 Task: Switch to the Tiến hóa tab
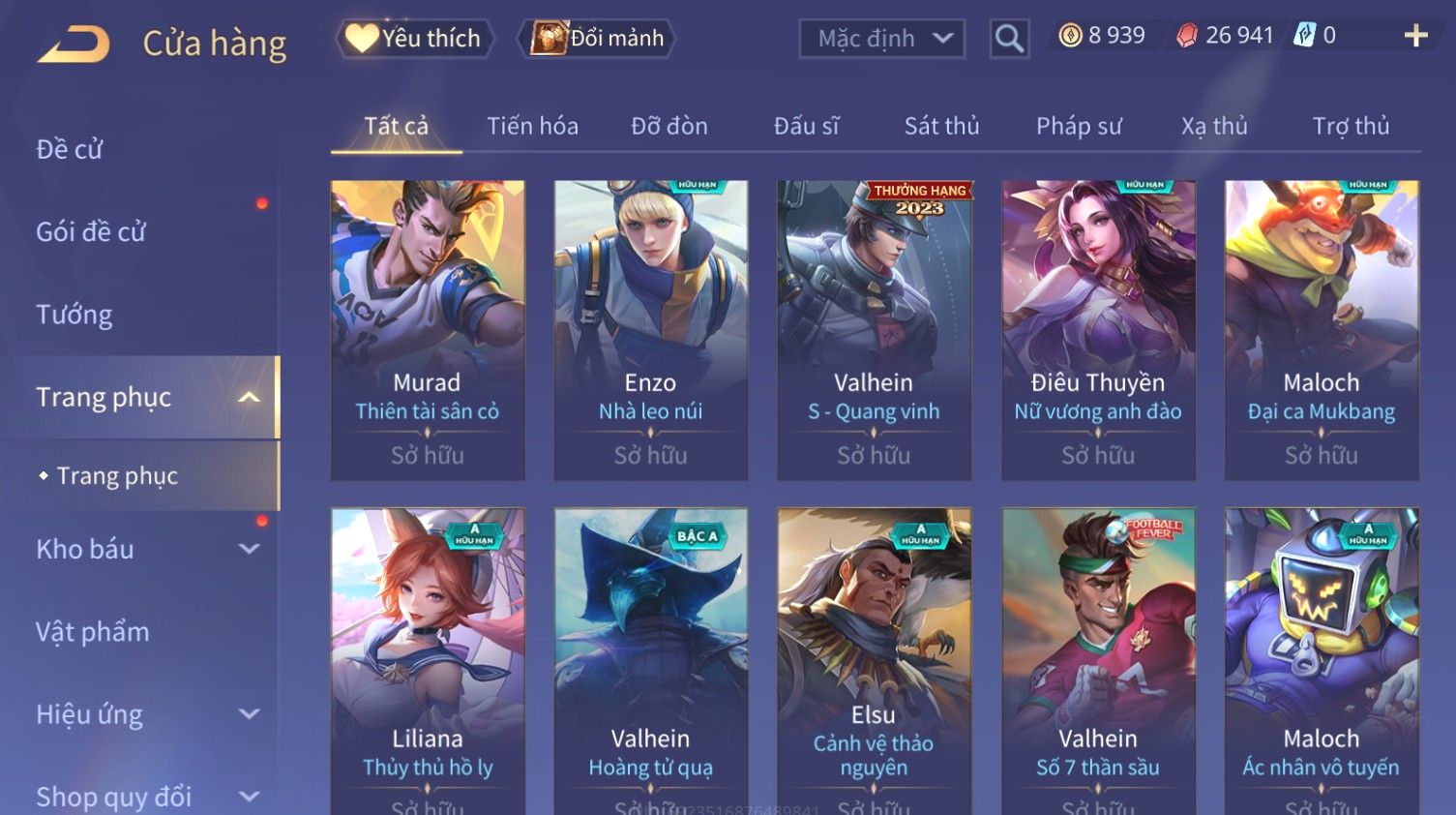532,126
